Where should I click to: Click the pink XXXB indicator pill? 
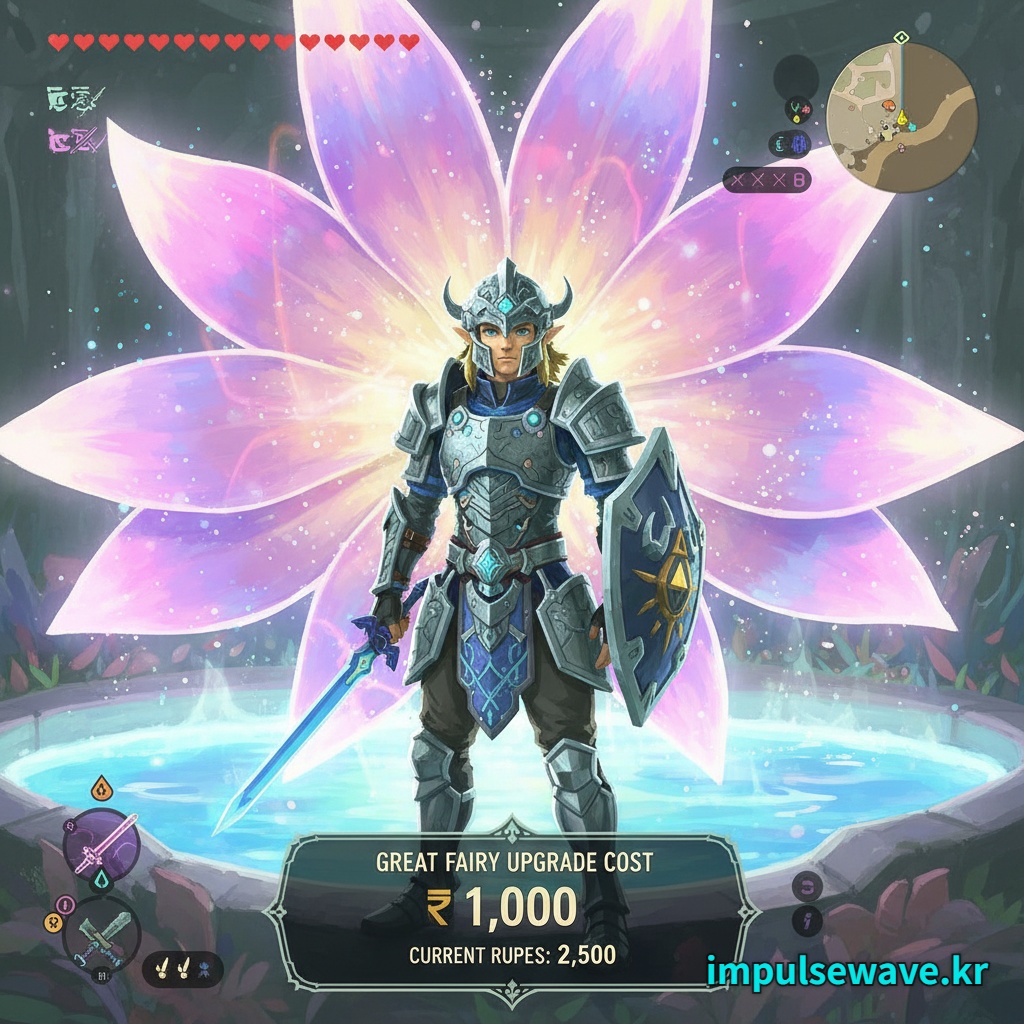pyautogui.click(x=766, y=181)
